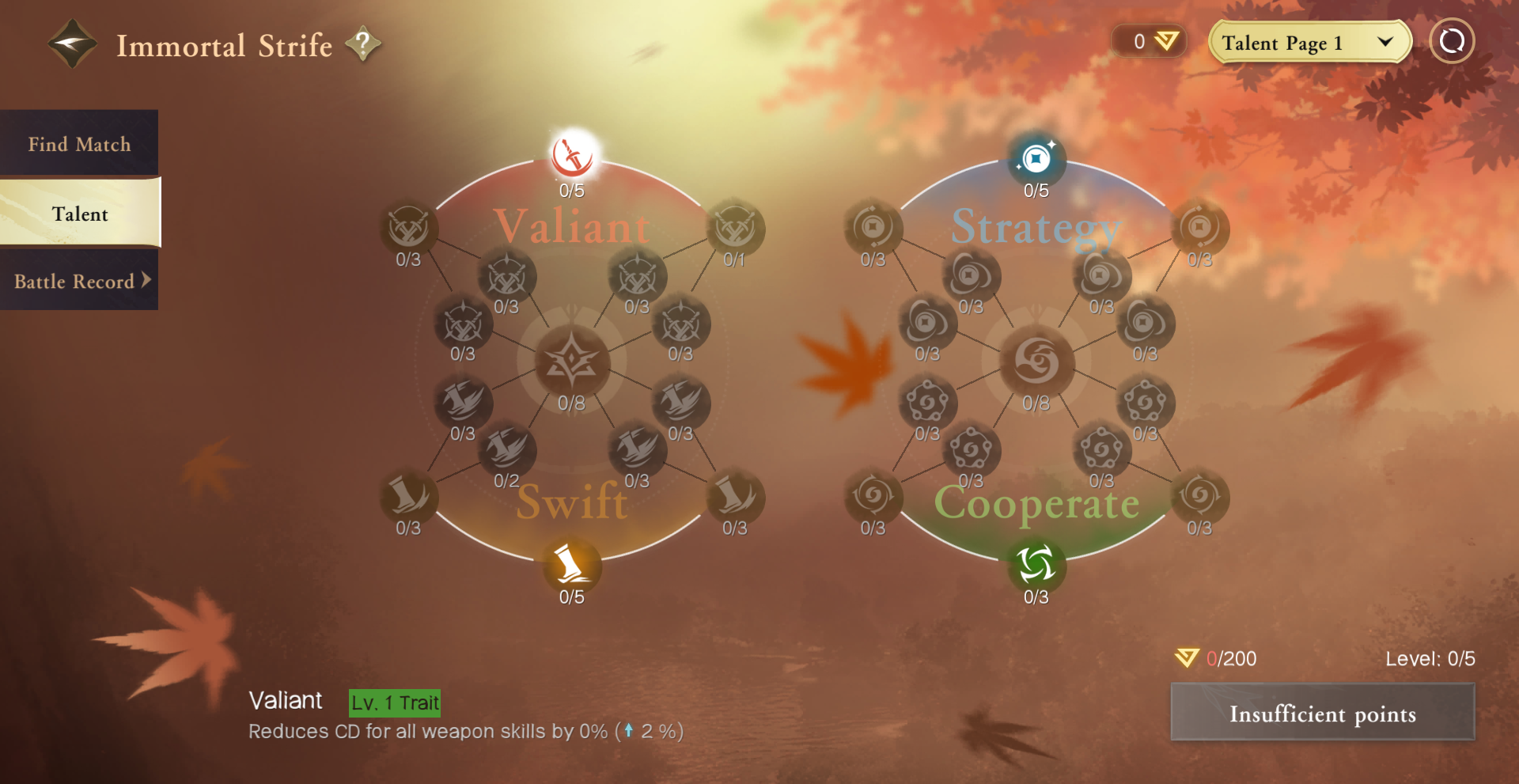Select the Valiant node marked 0/1
1519x784 pixels.
point(735,229)
